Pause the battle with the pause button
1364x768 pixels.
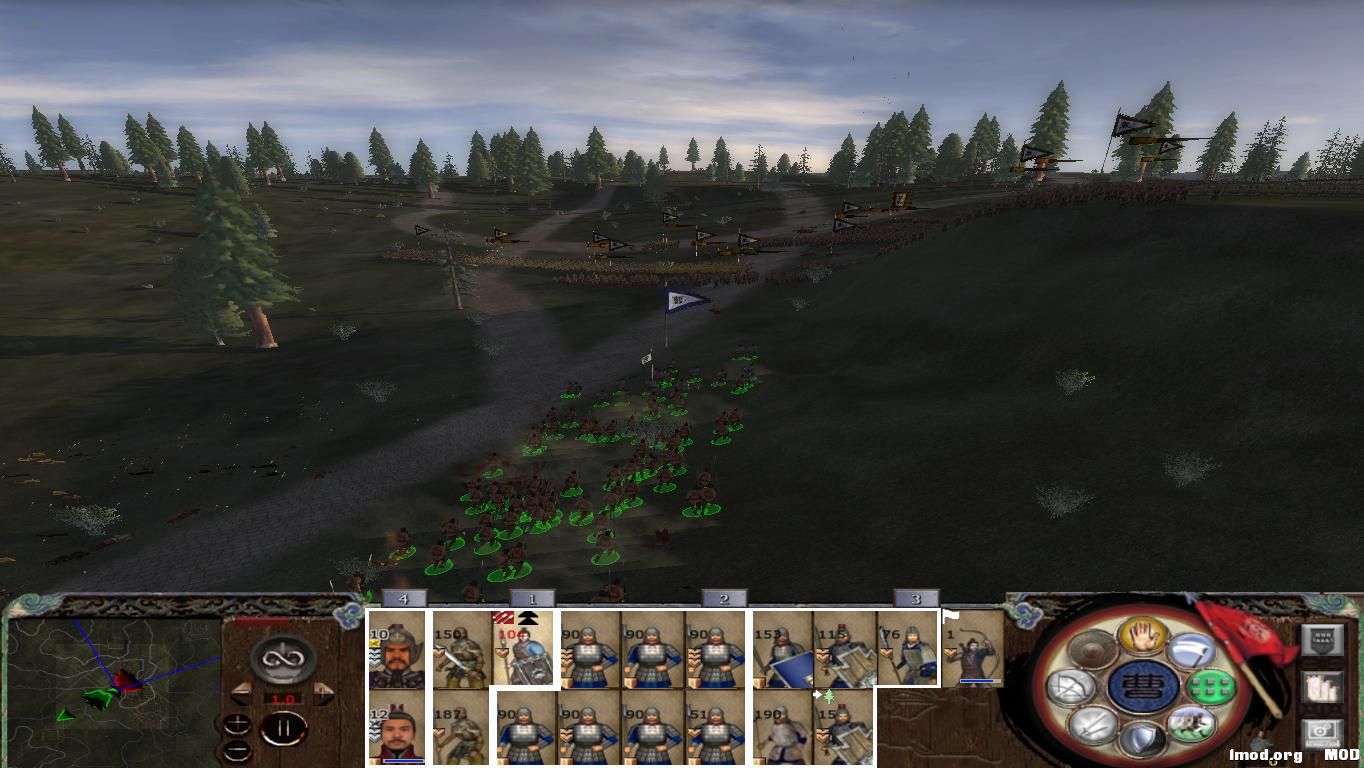pyautogui.click(x=283, y=727)
